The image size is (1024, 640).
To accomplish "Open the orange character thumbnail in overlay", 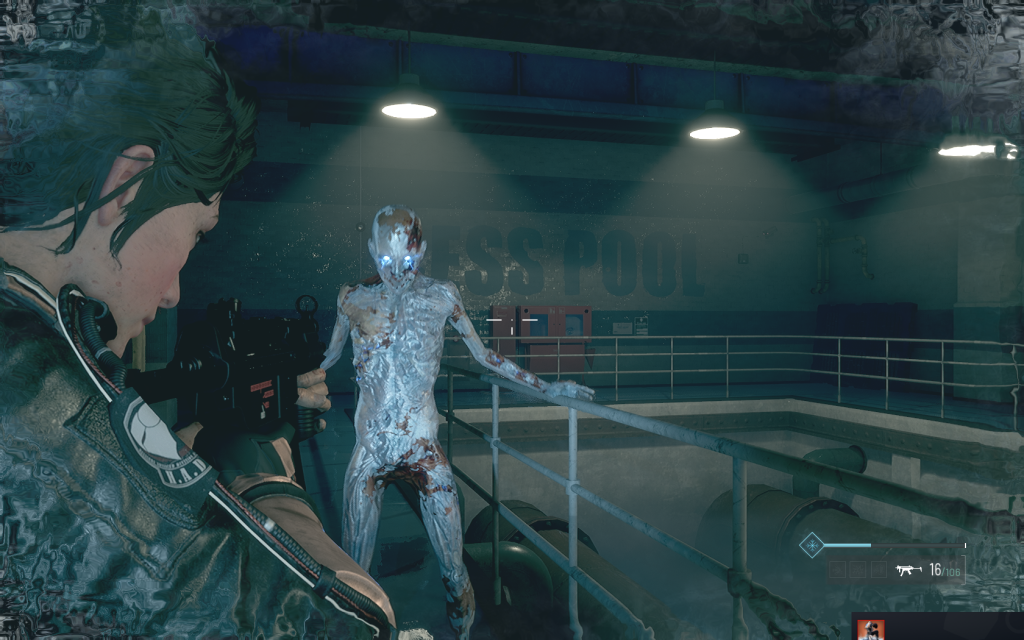I will point(871,630).
